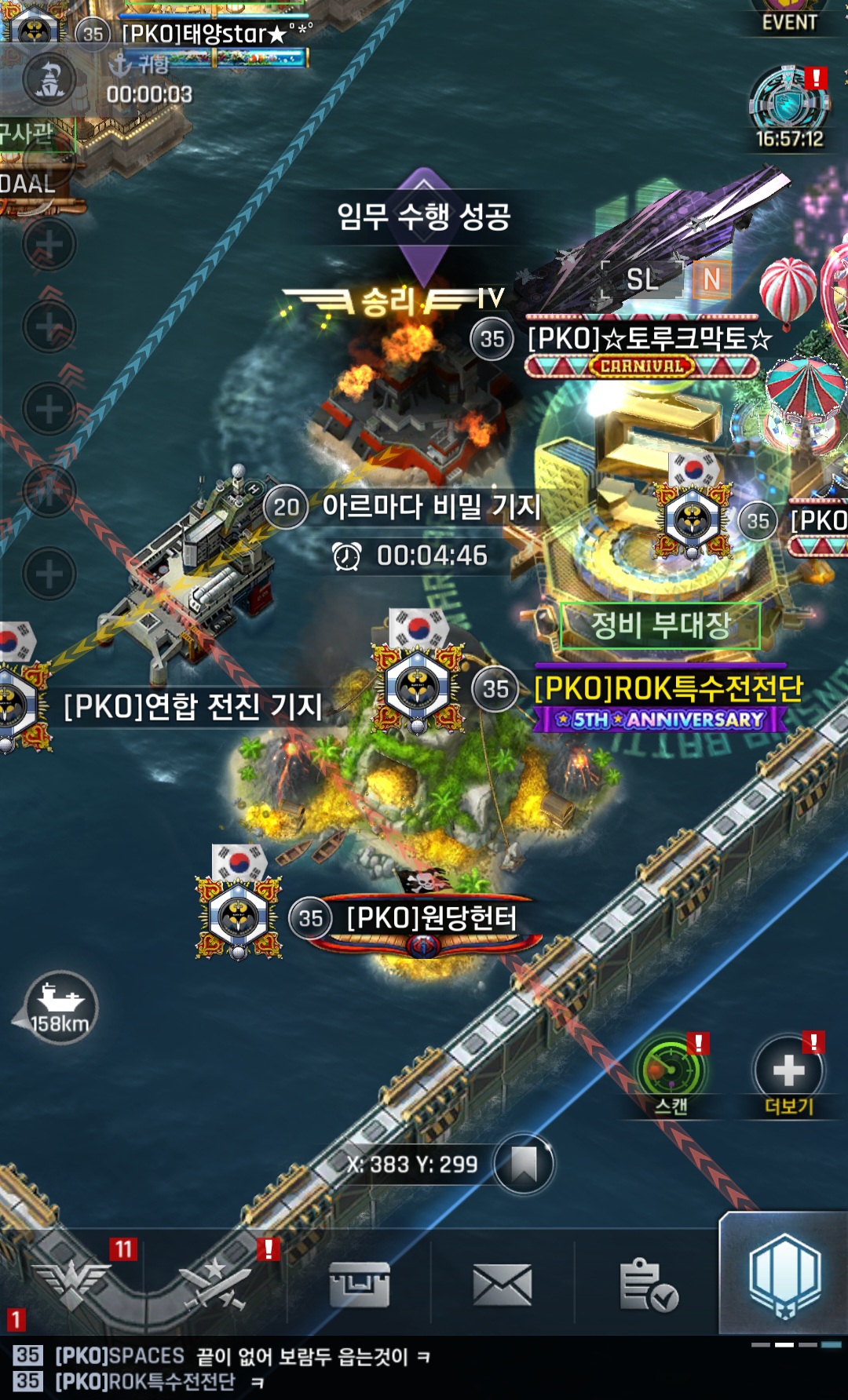Select the 아르마다 비밀 기지 level 20 label
Viewport: 848px width, 1400px height.
pyautogui.click(x=430, y=507)
